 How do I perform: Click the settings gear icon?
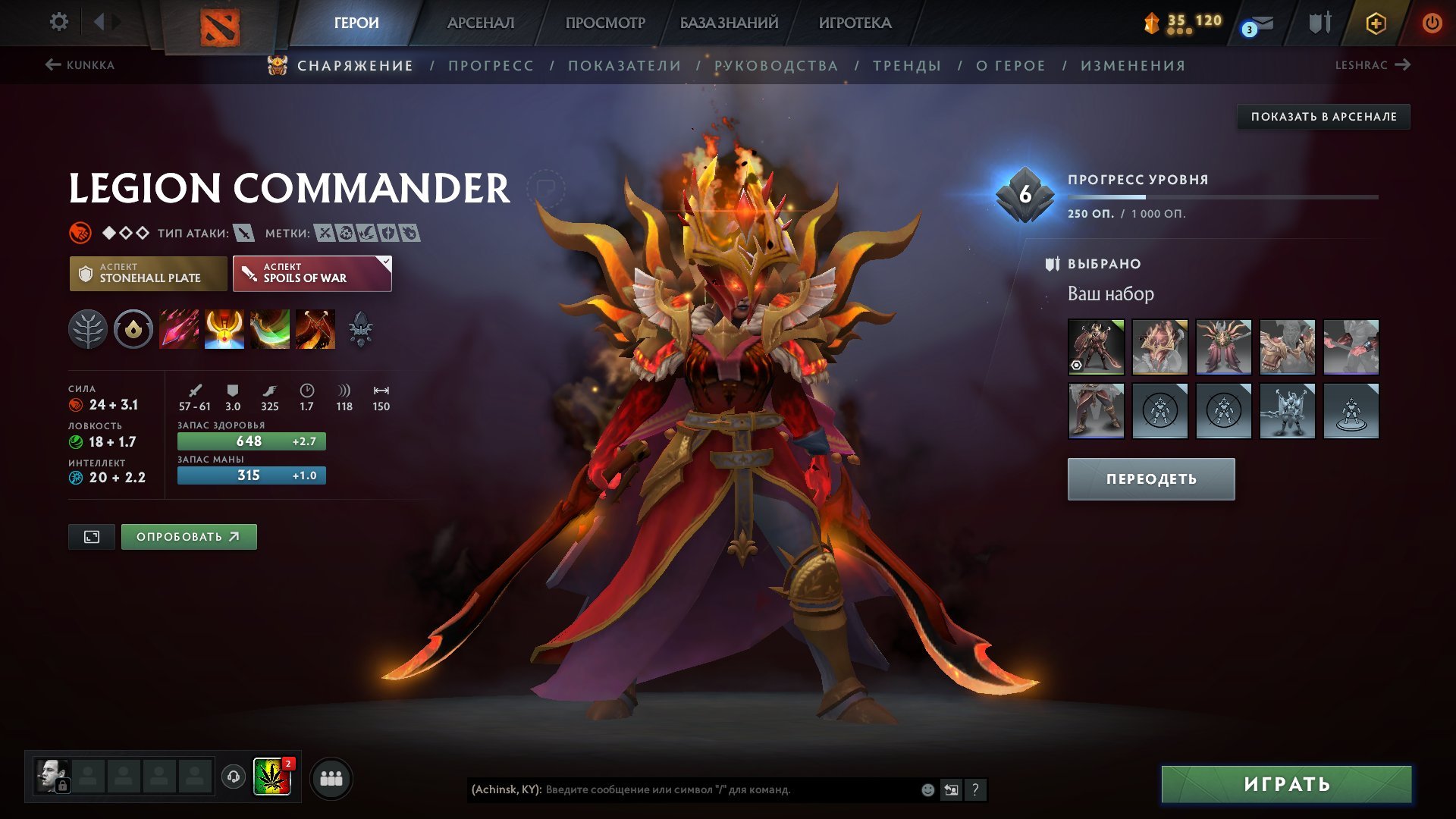tap(58, 22)
